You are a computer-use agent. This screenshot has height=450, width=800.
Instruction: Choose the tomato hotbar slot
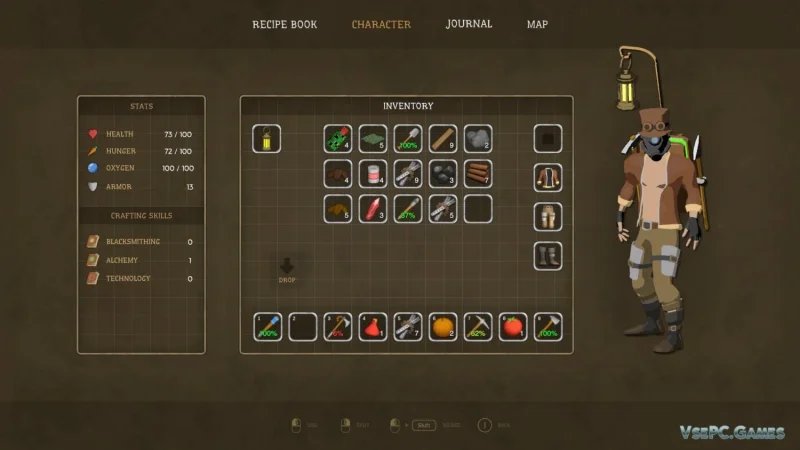pos(513,327)
